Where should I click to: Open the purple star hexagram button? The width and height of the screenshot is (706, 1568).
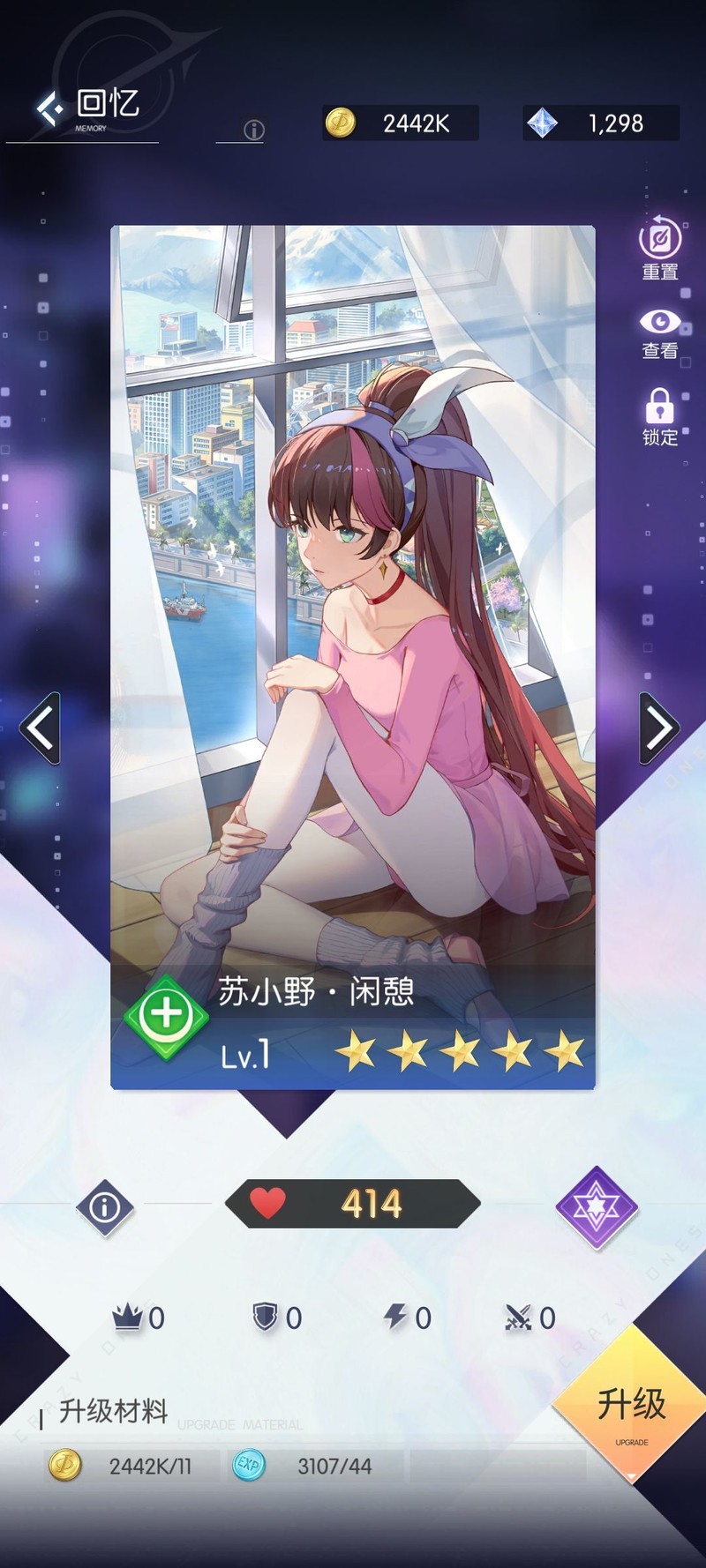tap(597, 1206)
